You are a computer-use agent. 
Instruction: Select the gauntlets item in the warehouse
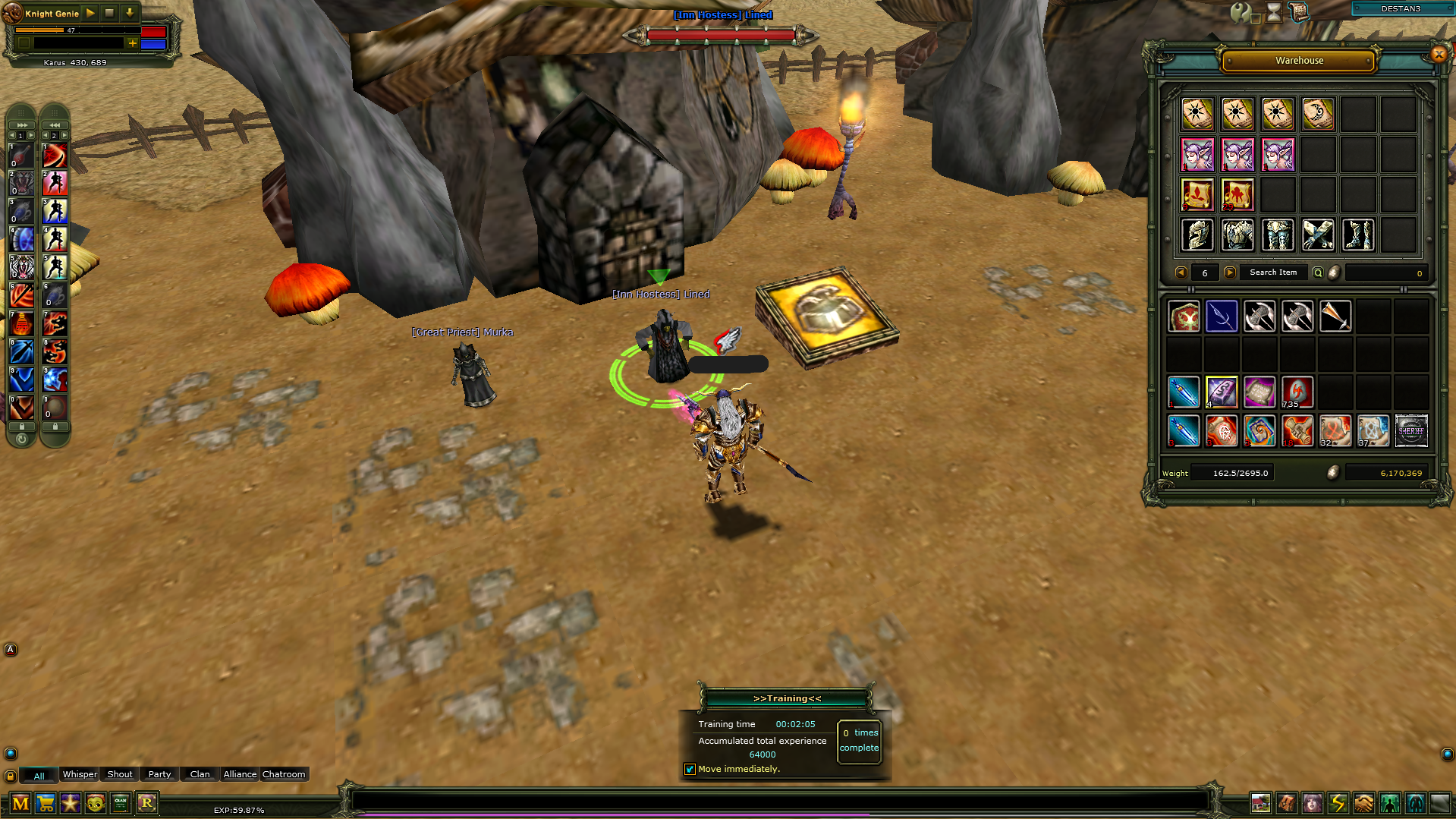pyautogui.click(x=1318, y=235)
